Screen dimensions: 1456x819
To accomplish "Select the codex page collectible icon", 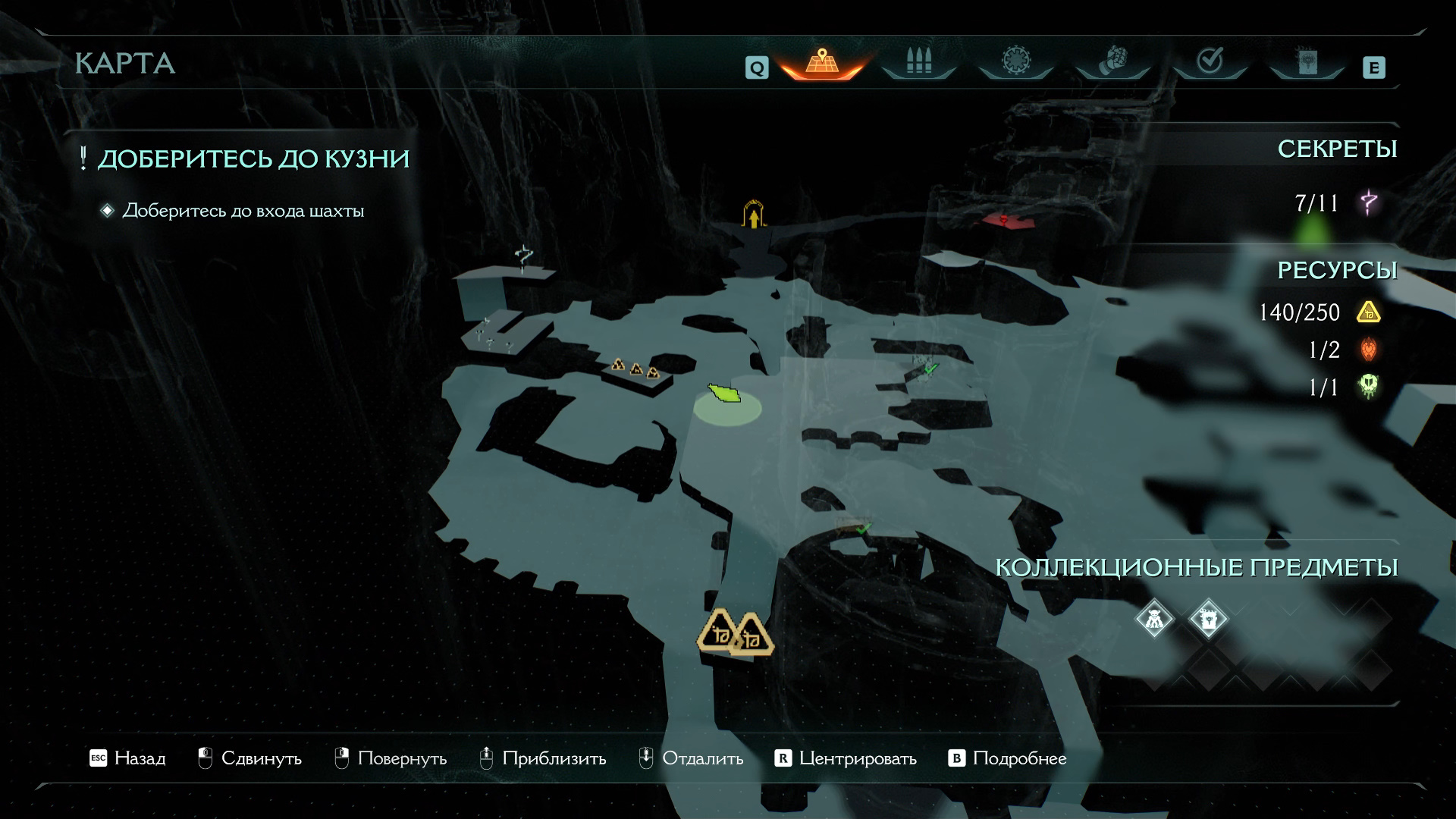I will coord(1209,620).
